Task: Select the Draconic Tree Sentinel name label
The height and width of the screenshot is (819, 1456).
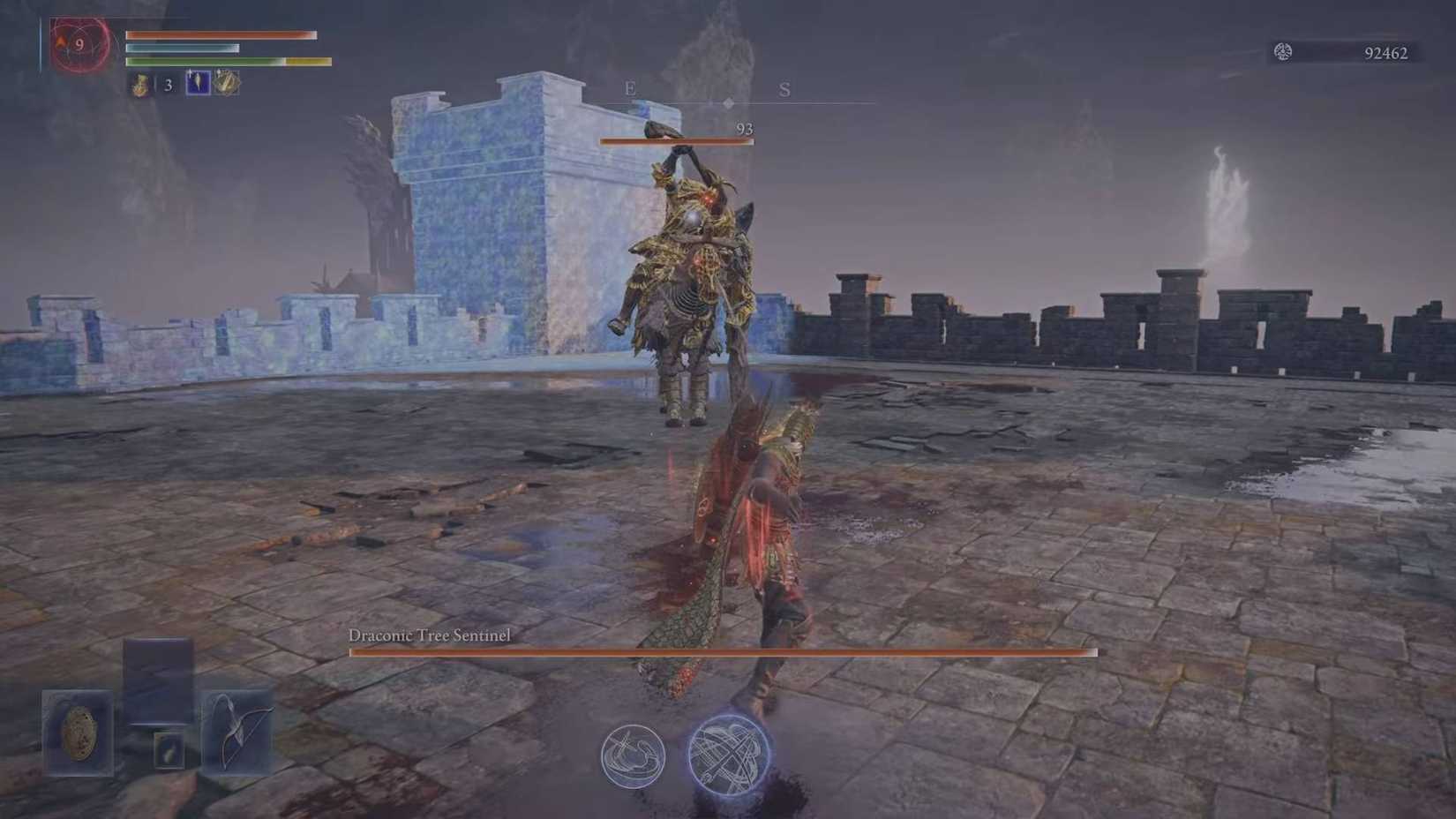Action: (x=432, y=635)
